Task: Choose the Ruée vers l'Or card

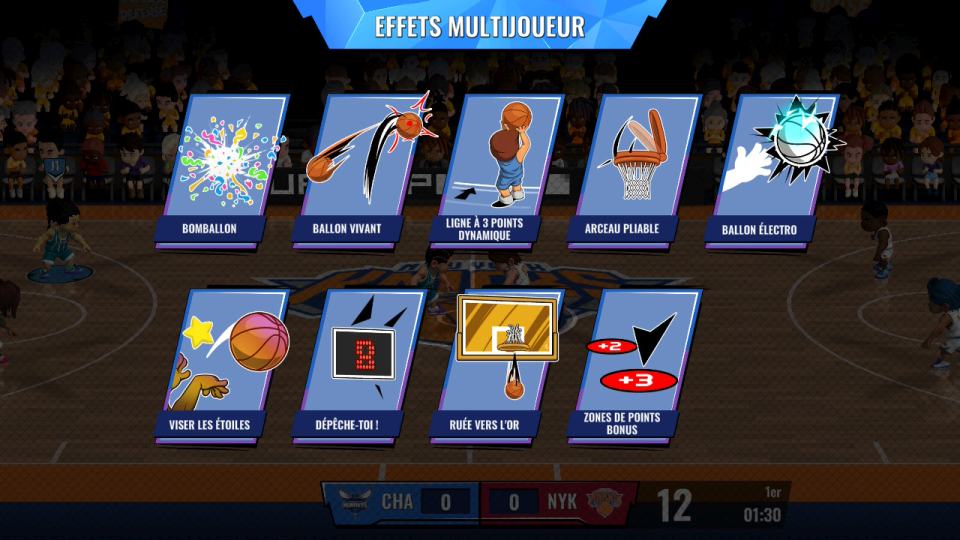Action: point(494,363)
